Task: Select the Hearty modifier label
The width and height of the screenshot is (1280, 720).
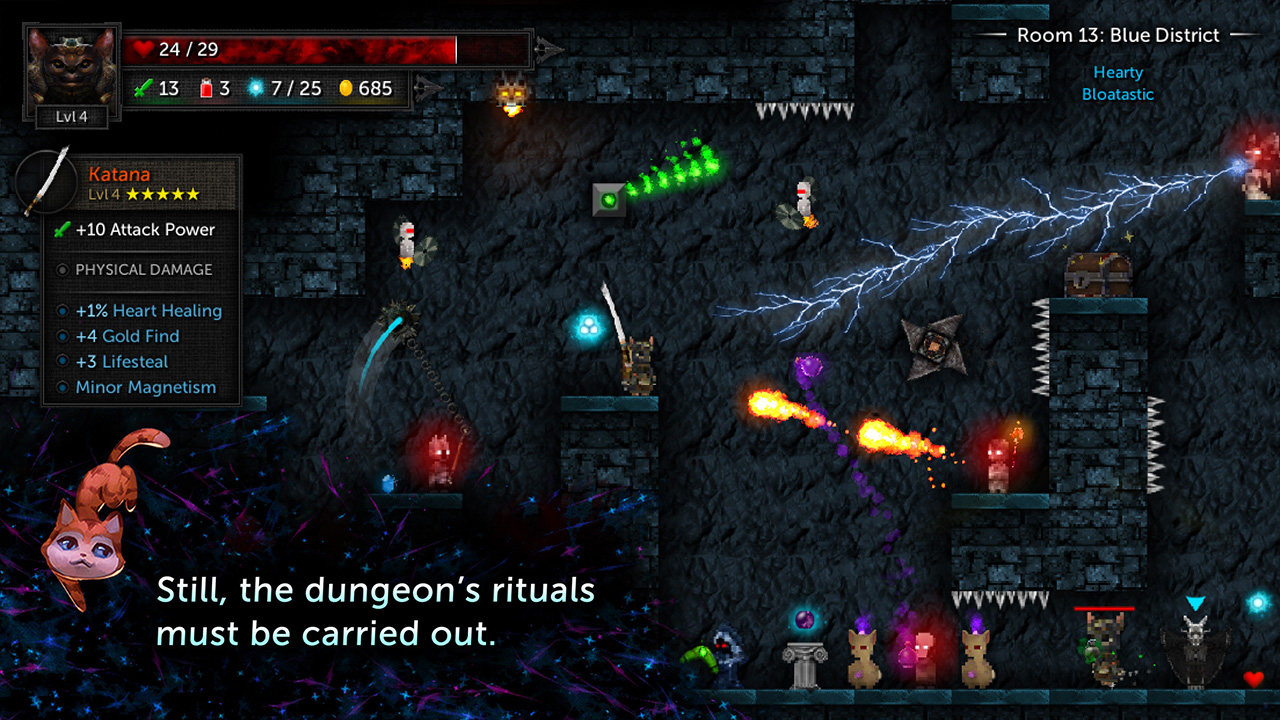Action: [1119, 72]
